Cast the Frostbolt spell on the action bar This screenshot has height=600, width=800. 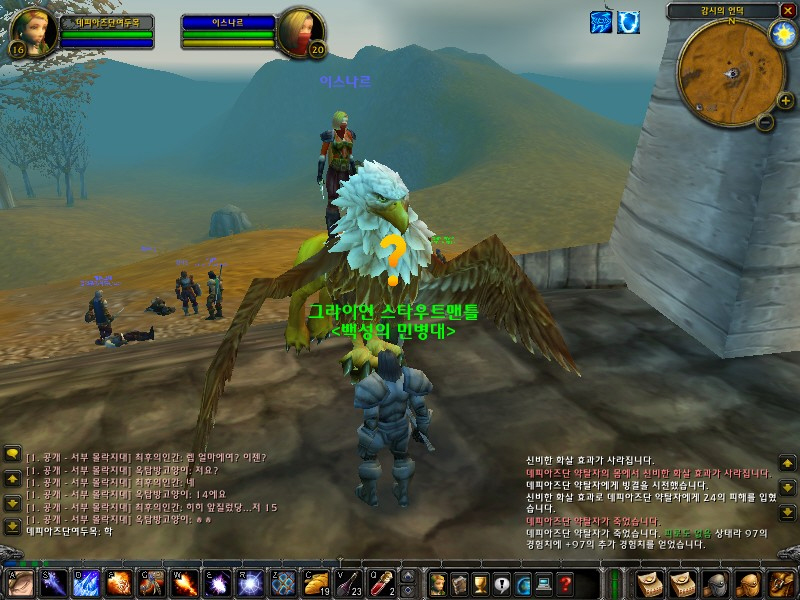[54, 582]
